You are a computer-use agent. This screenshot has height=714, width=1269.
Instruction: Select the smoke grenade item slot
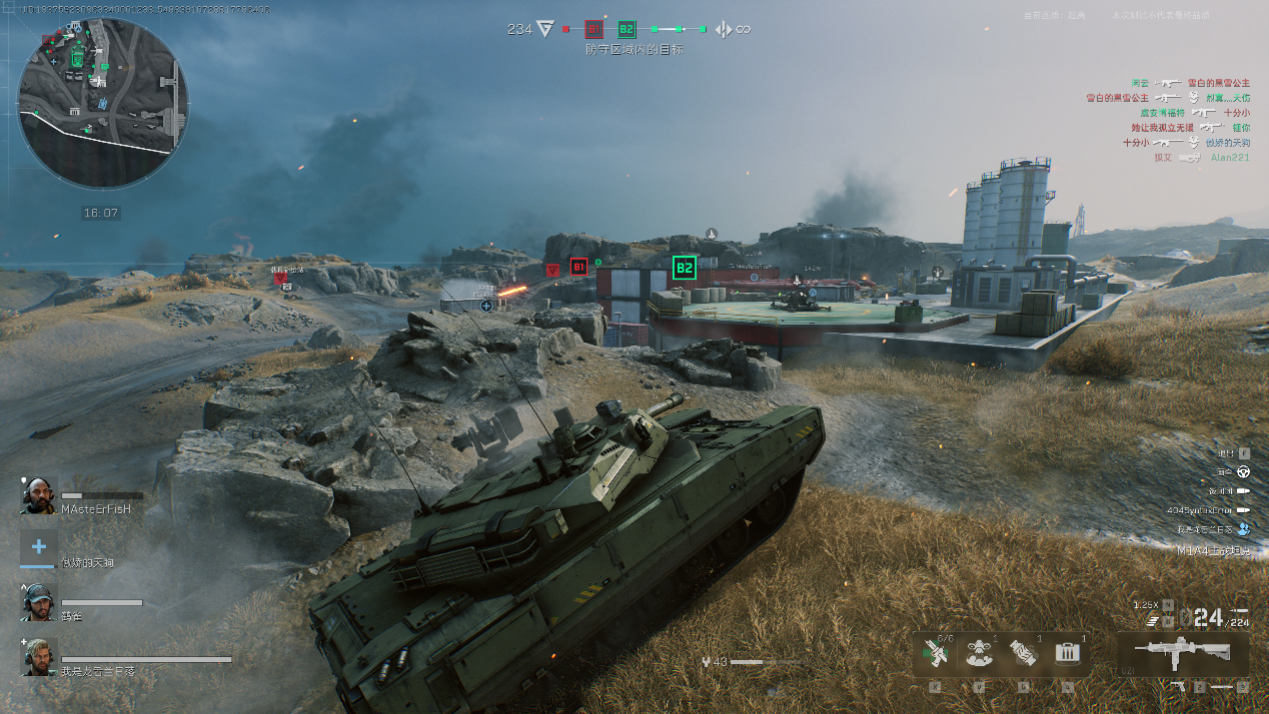[x=979, y=653]
